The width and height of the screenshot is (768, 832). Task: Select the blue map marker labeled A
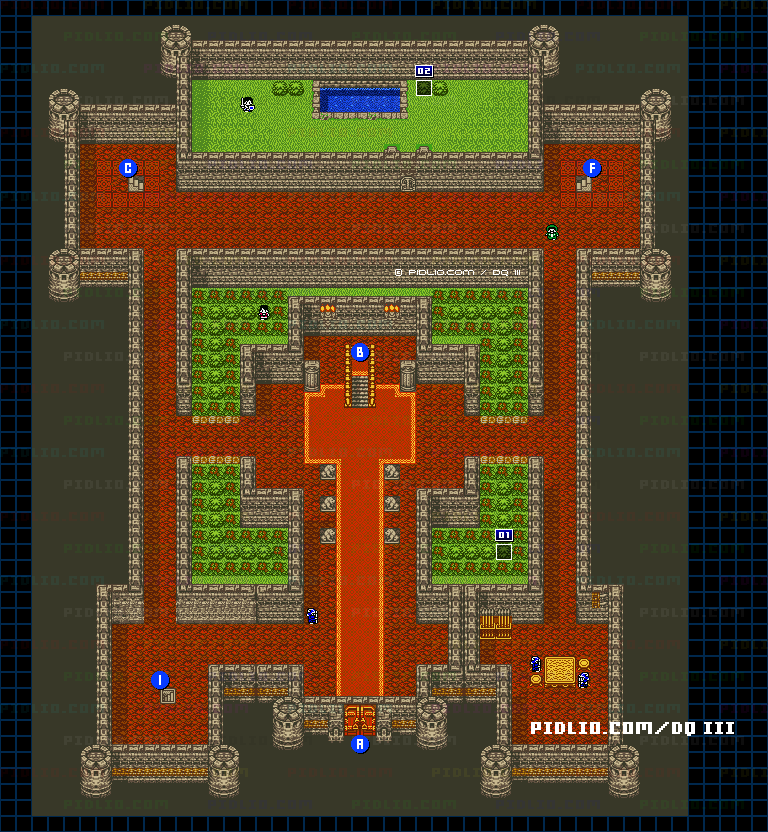[360, 744]
